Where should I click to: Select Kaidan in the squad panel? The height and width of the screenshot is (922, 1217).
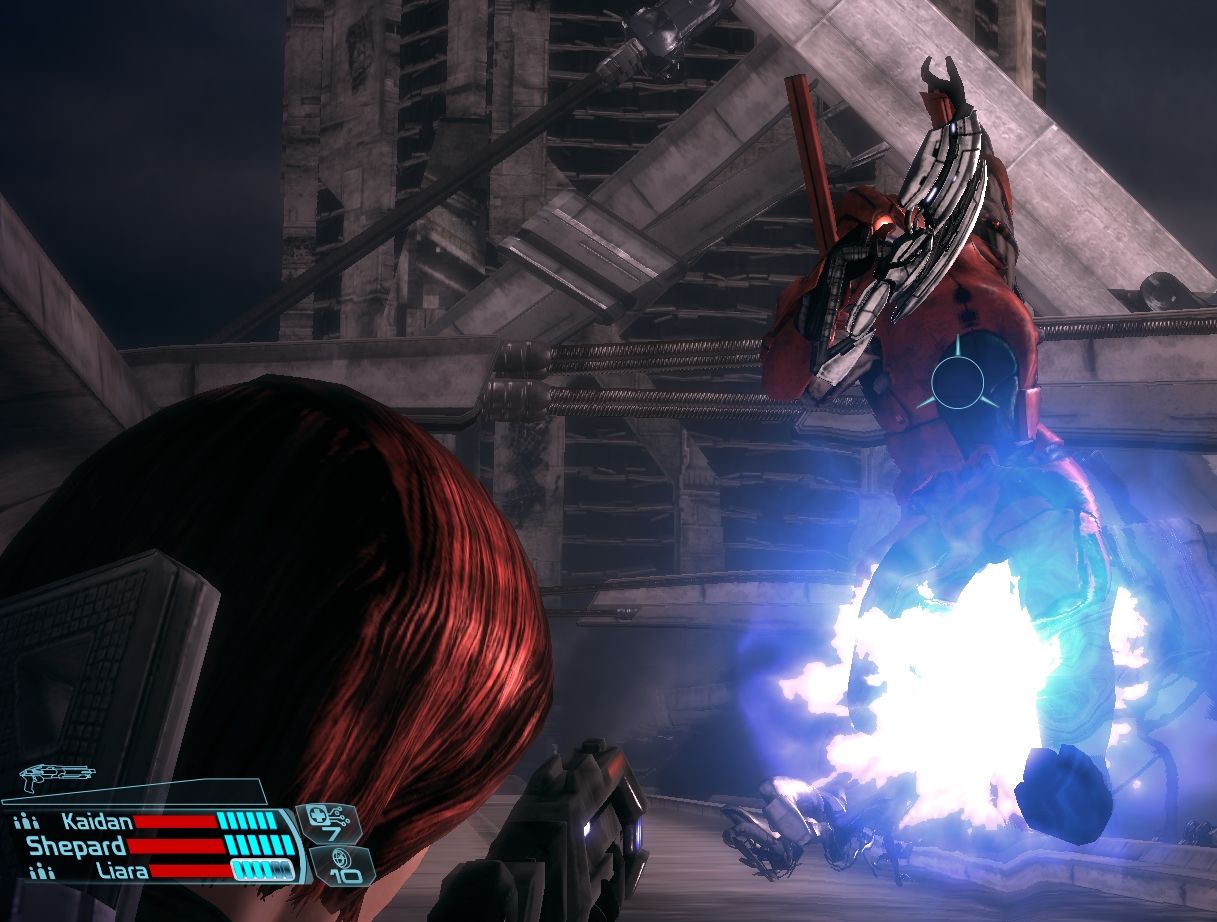(96, 822)
